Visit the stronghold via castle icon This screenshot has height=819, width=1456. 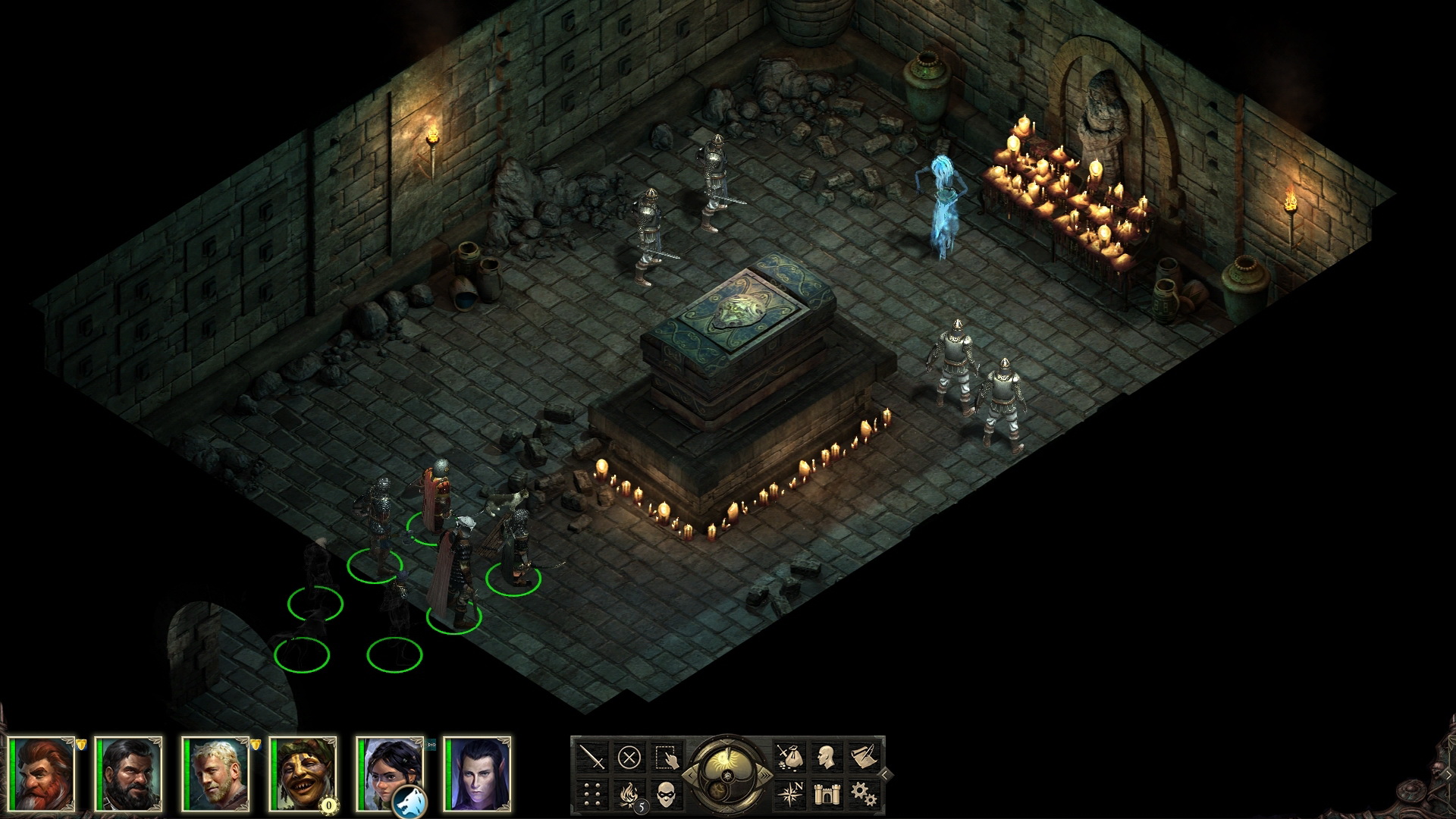click(x=827, y=795)
